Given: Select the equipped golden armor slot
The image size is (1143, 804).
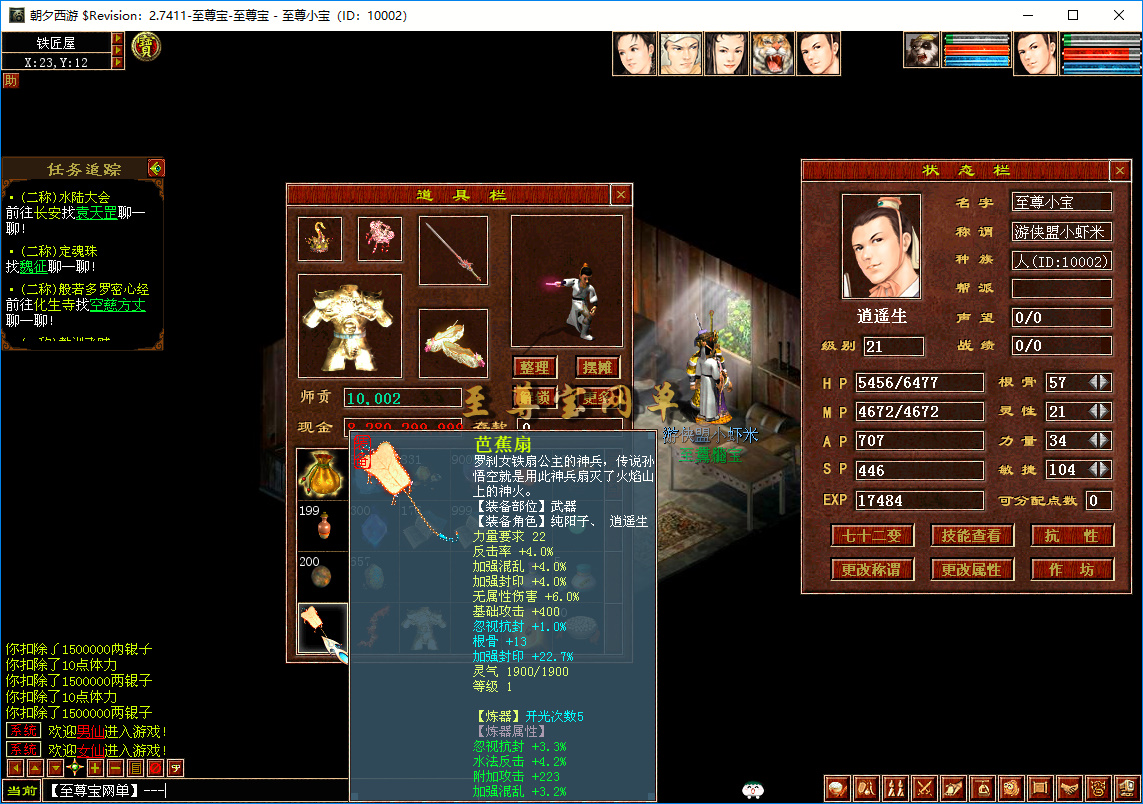Looking at the screenshot, I should tap(350, 325).
